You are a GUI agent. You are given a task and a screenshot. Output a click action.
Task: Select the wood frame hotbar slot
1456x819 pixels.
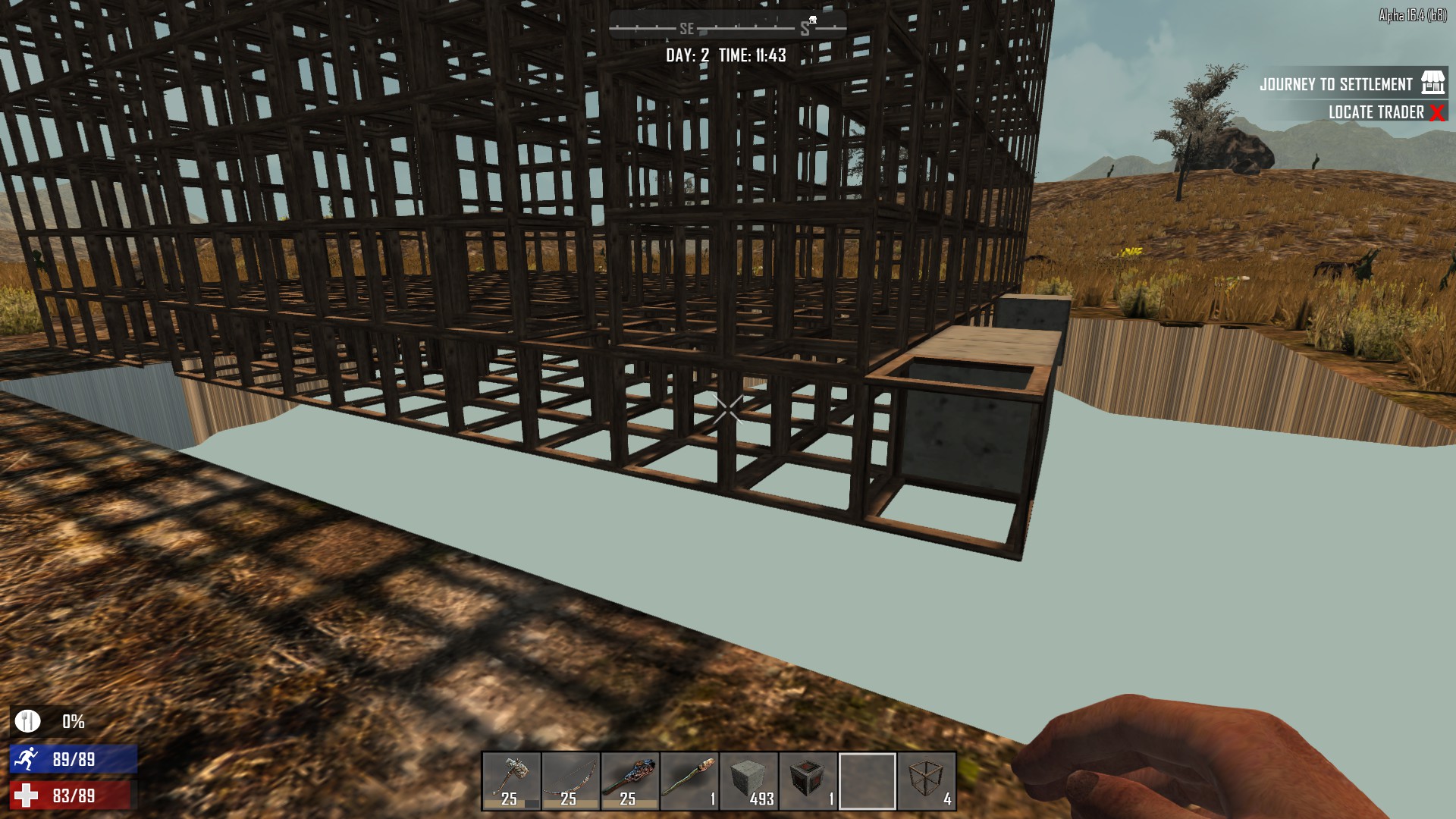[927, 781]
